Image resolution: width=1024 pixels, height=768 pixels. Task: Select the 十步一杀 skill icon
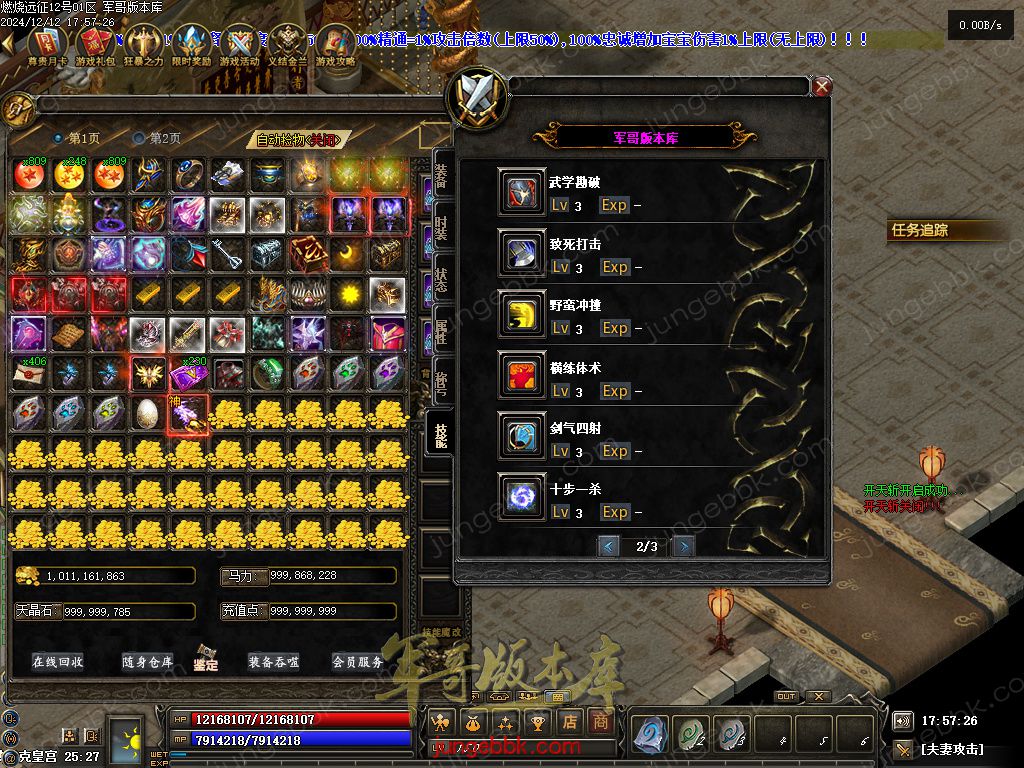[x=522, y=499]
